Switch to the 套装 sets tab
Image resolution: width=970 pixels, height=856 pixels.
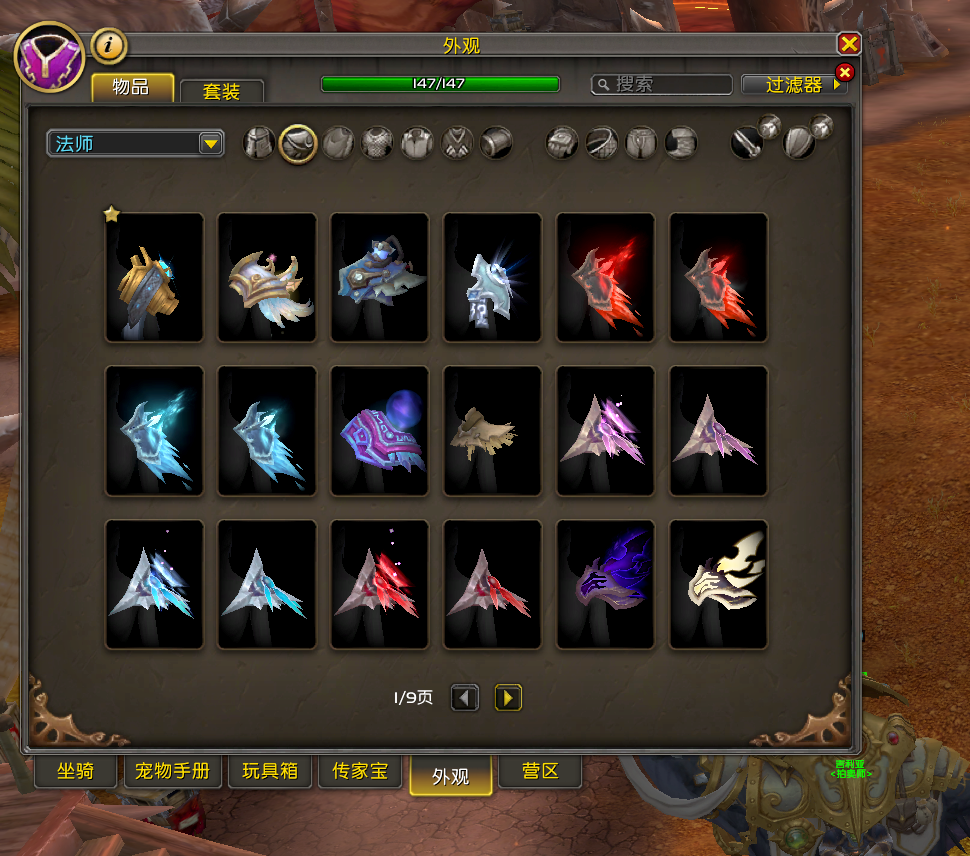tap(222, 91)
